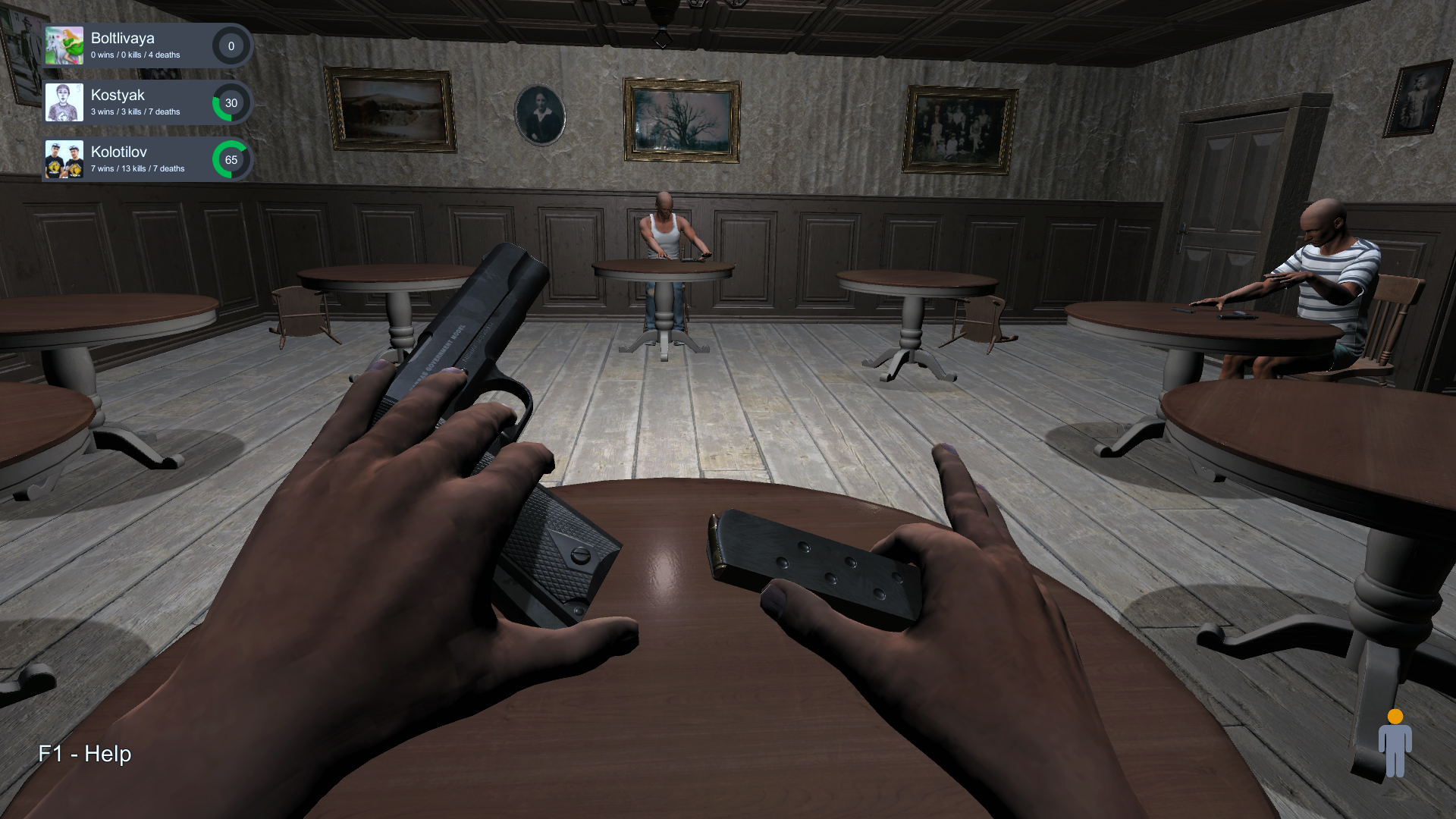Click the orange head on the status figure
This screenshot has height=819, width=1456.
click(x=1394, y=717)
